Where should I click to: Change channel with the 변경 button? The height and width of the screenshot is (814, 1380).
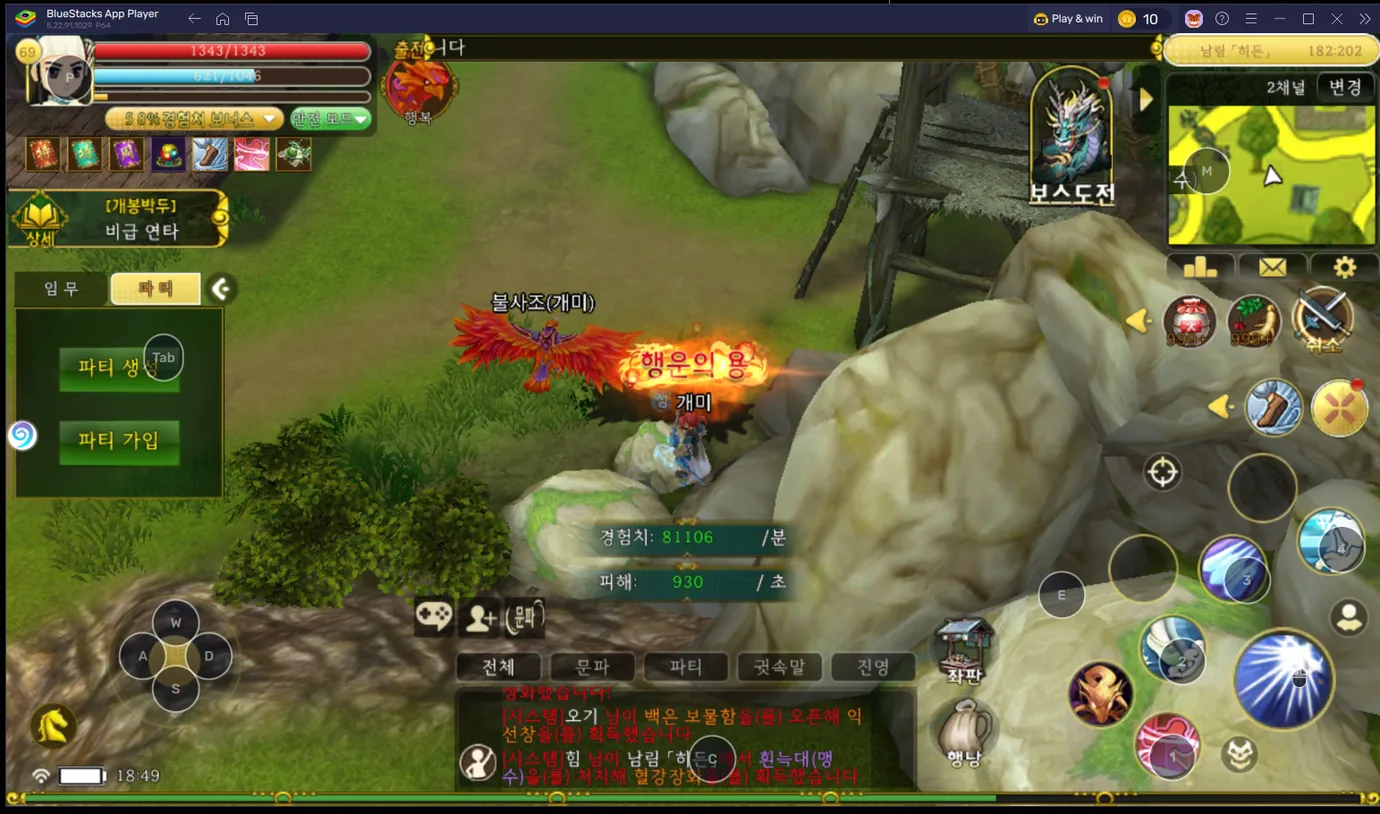pyautogui.click(x=1344, y=87)
